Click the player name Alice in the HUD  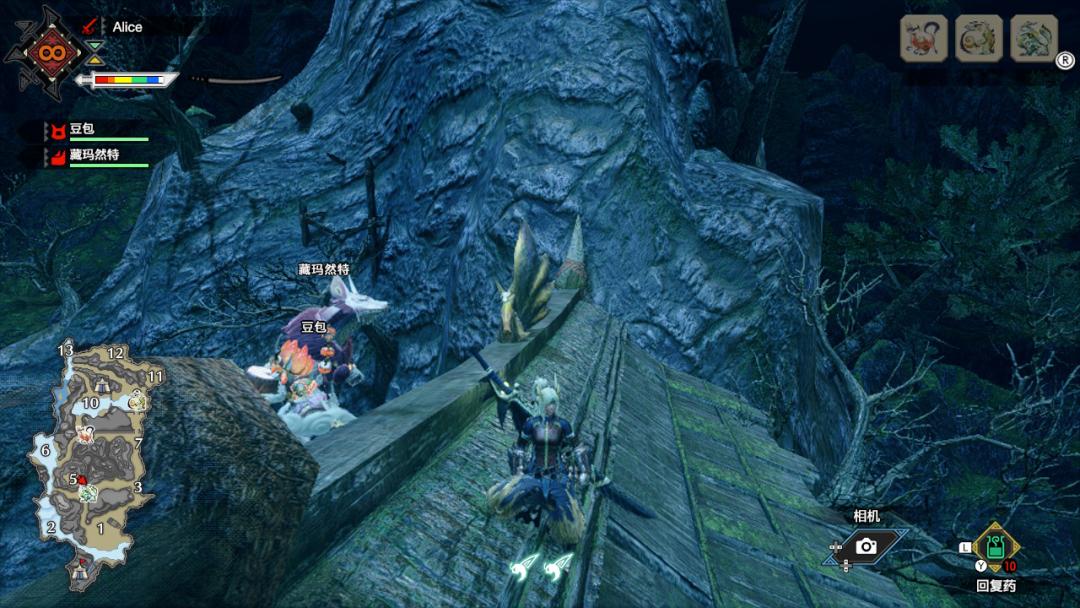(x=127, y=27)
